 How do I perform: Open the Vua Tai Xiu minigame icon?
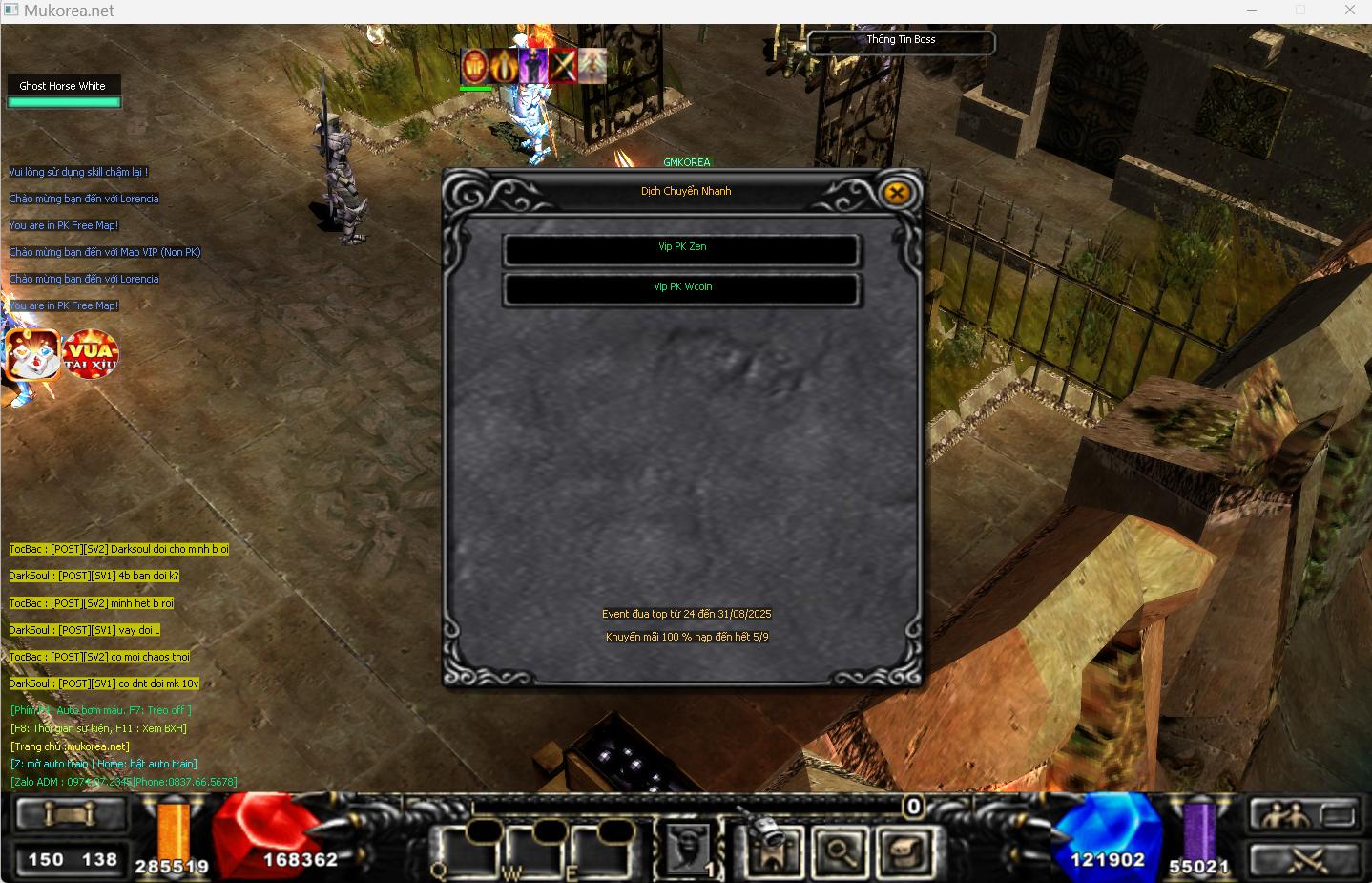91,353
